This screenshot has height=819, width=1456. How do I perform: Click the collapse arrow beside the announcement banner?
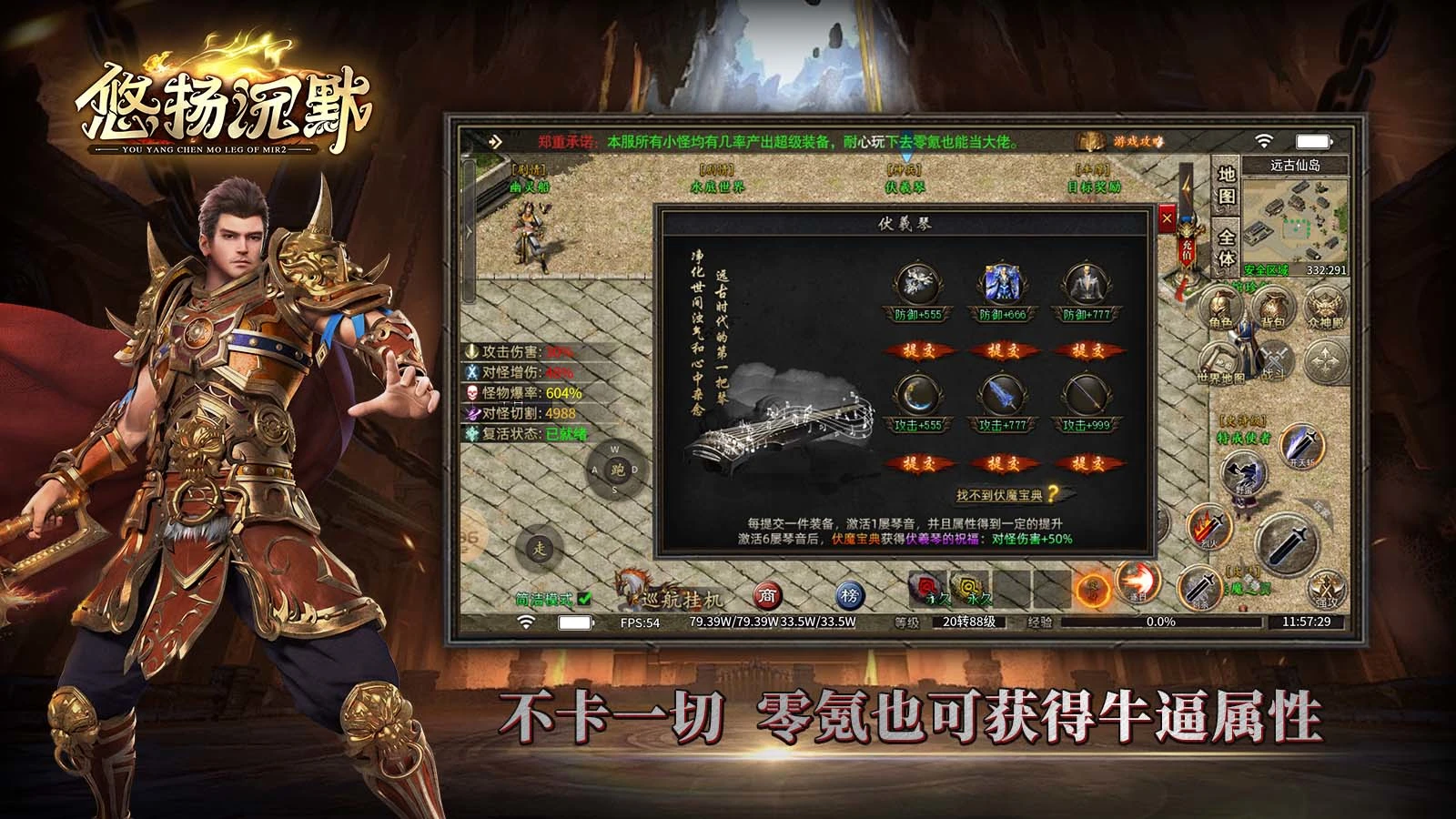pyautogui.click(x=496, y=143)
